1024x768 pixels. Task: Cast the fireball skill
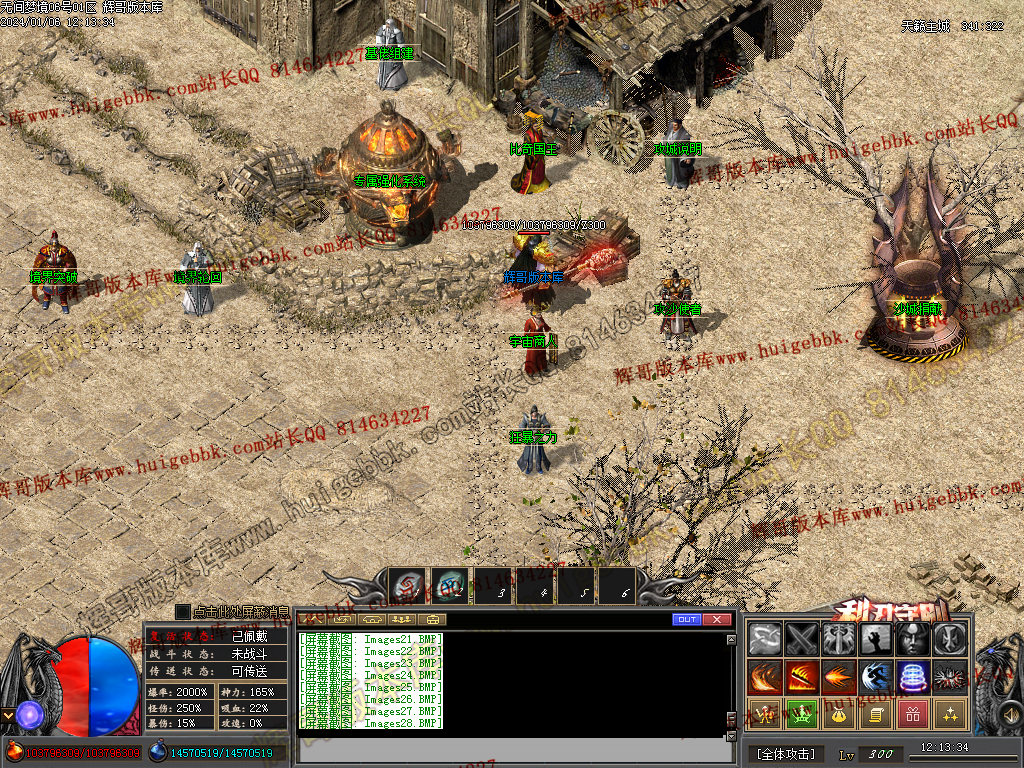(838, 677)
